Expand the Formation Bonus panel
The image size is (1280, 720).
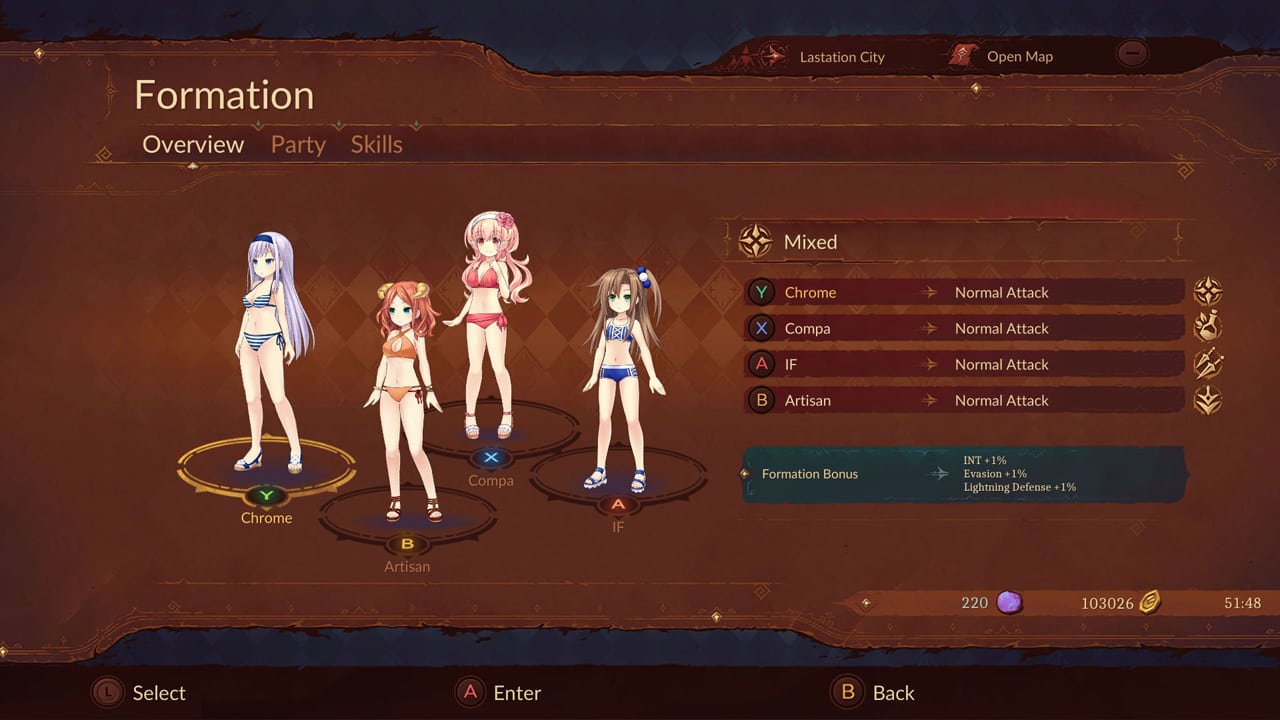click(960, 474)
